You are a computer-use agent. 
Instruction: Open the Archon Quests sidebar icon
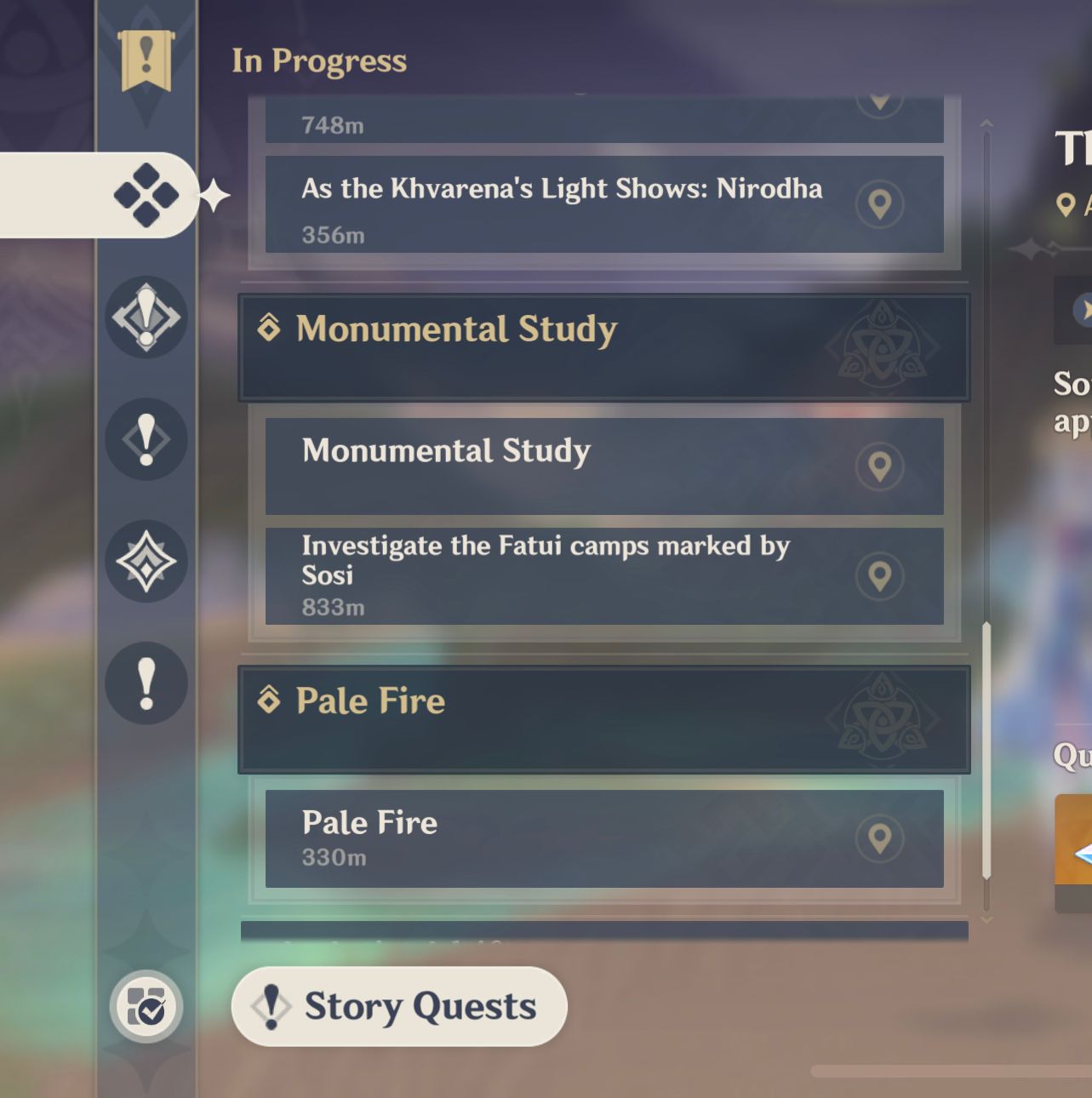point(146,319)
